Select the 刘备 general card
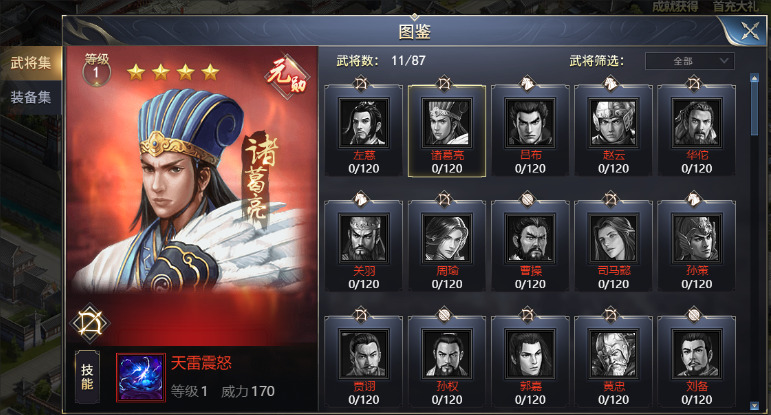The image size is (771, 415). (x=697, y=353)
